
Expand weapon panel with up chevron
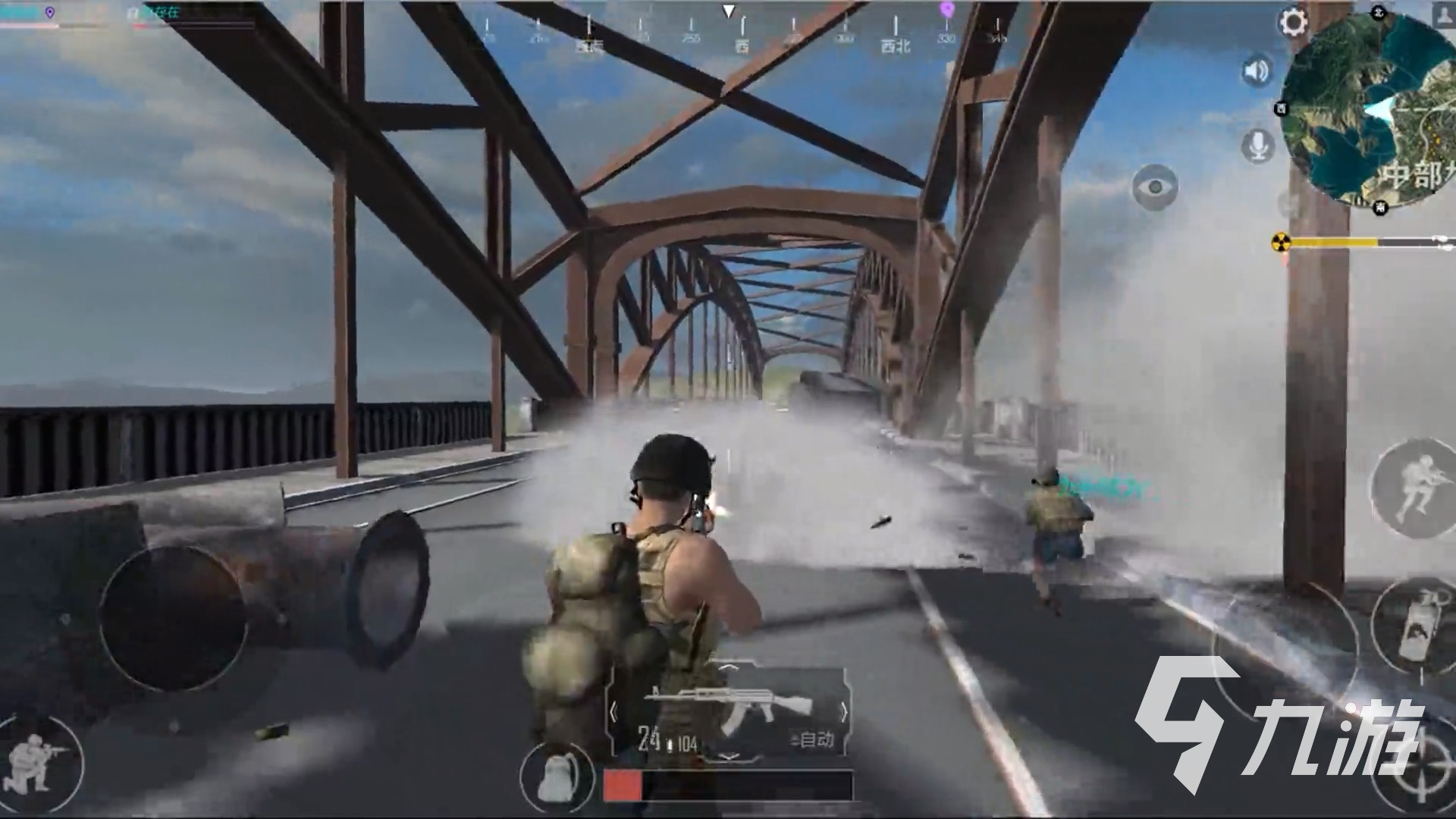pos(728,668)
